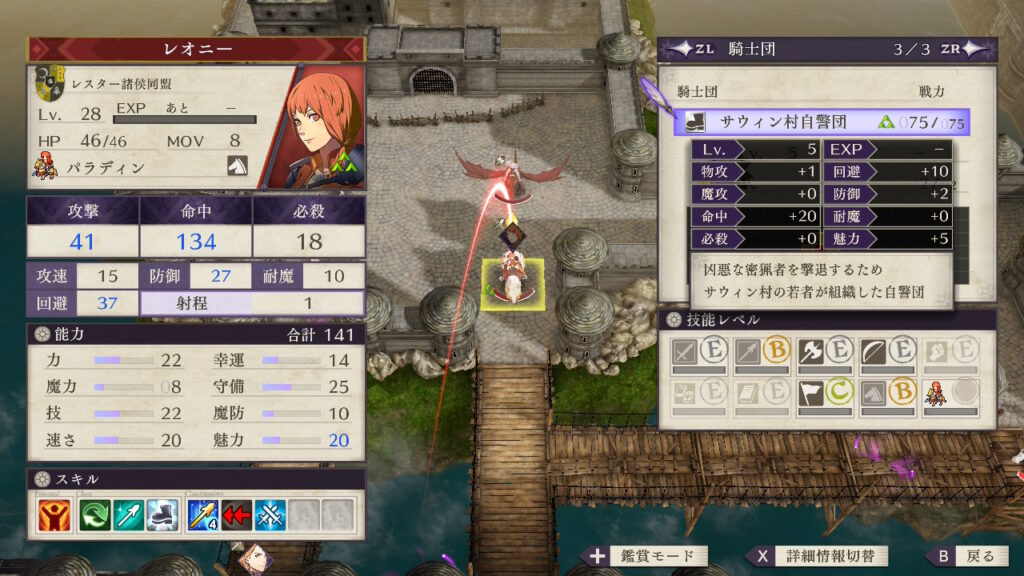Choose the teal lance skill icon
The image size is (1024, 576).
pos(128,514)
